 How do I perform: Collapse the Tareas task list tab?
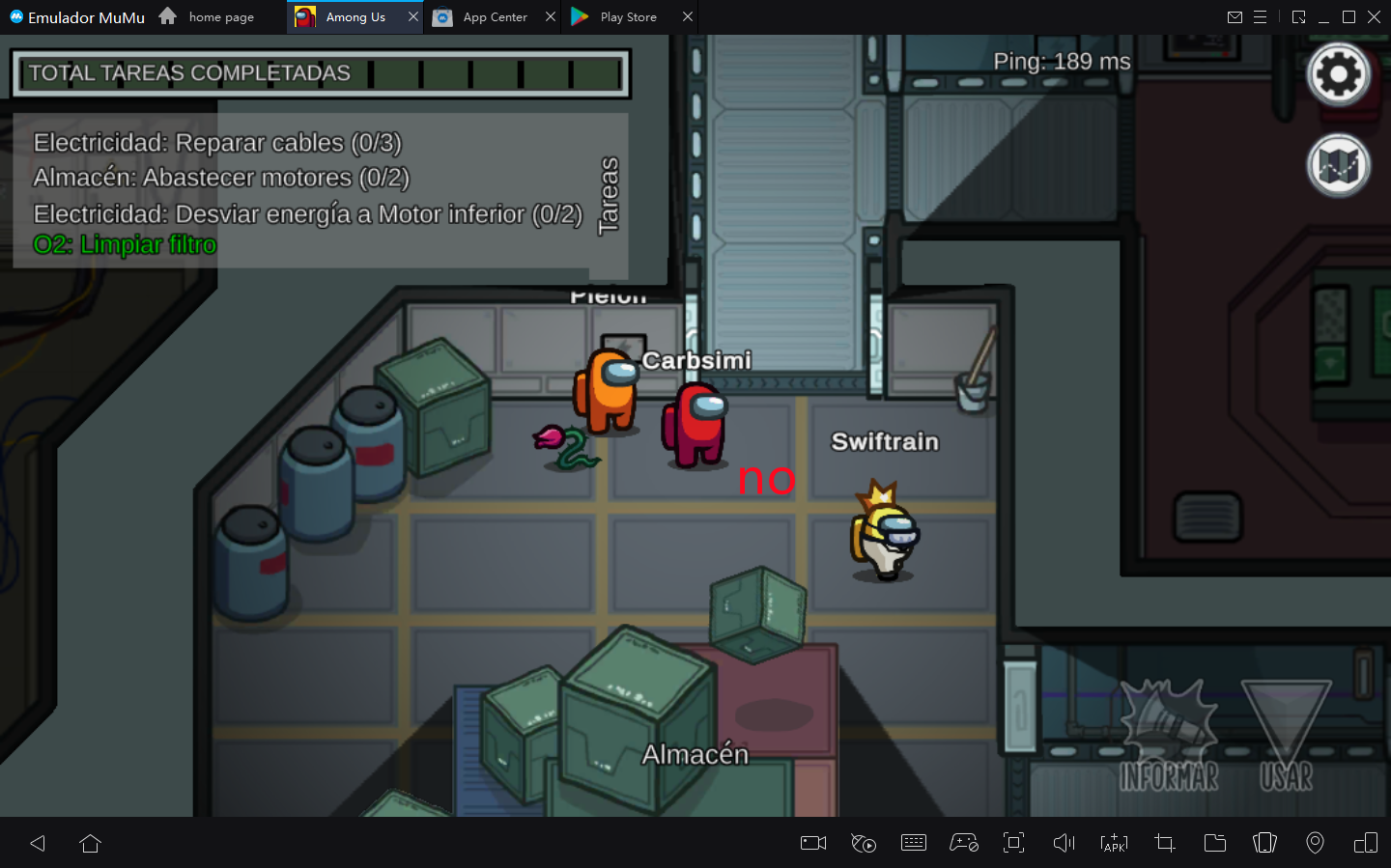609,196
